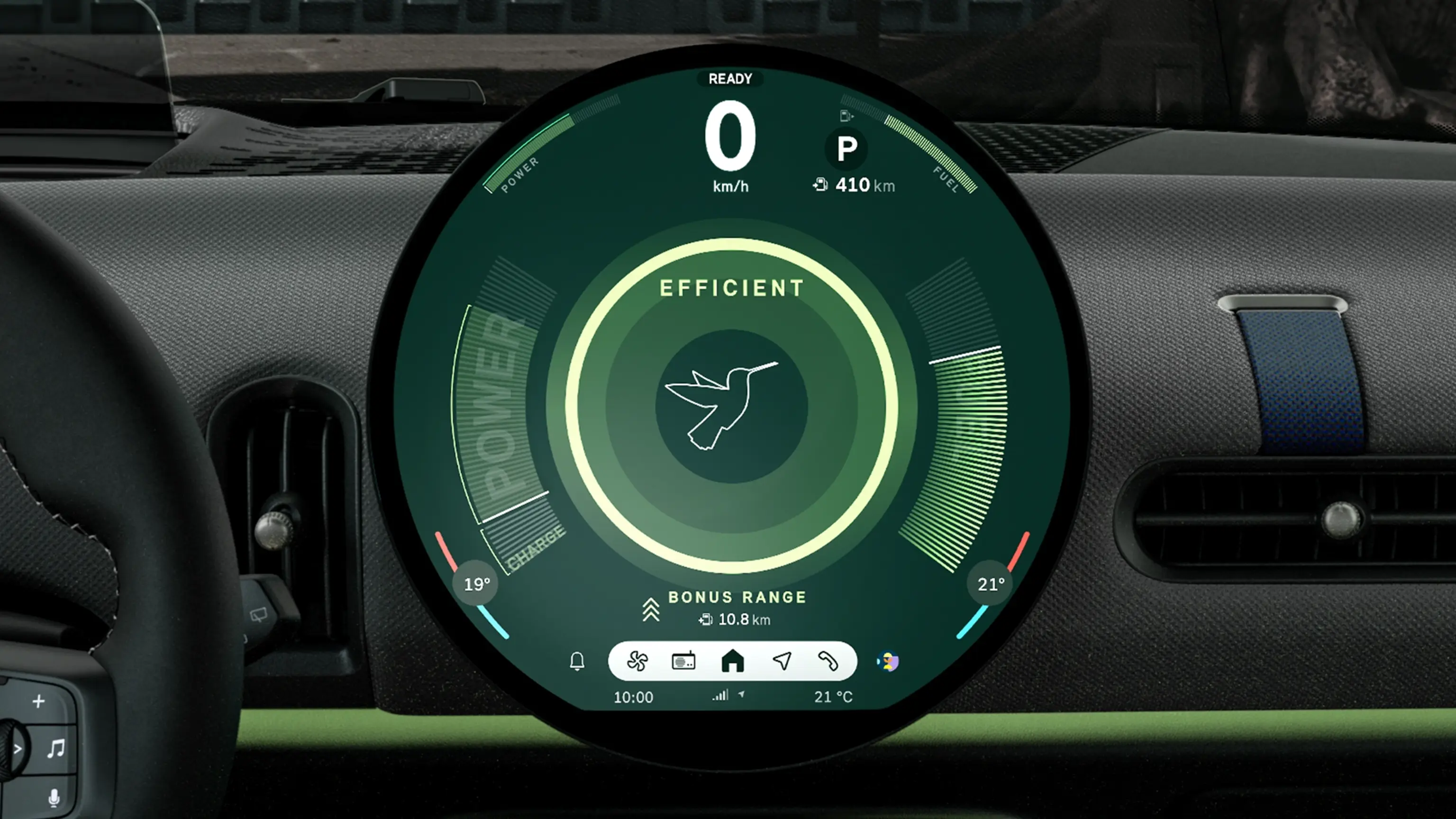Open the READY status indicator
The width and height of the screenshot is (1456, 819).
(x=730, y=79)
